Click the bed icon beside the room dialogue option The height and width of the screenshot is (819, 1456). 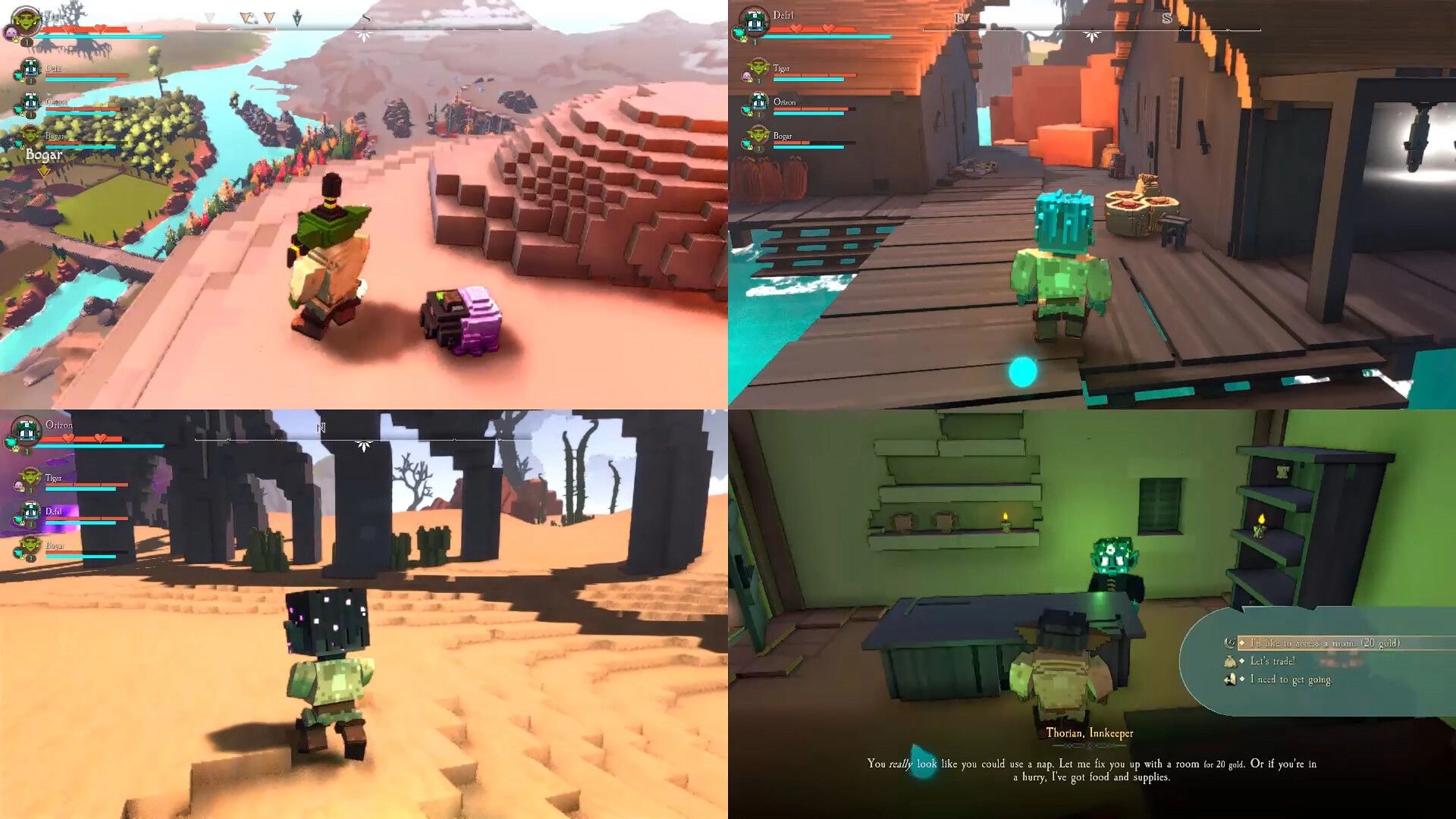click(1230, 642)
